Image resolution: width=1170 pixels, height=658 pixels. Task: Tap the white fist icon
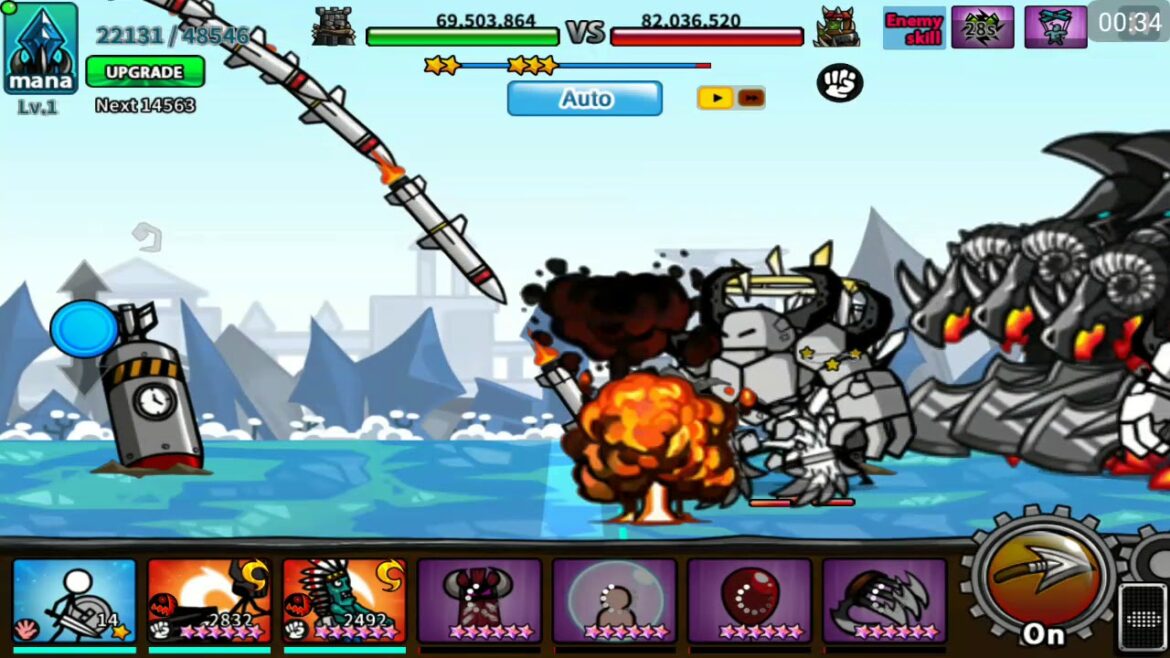tap(840, 83)
